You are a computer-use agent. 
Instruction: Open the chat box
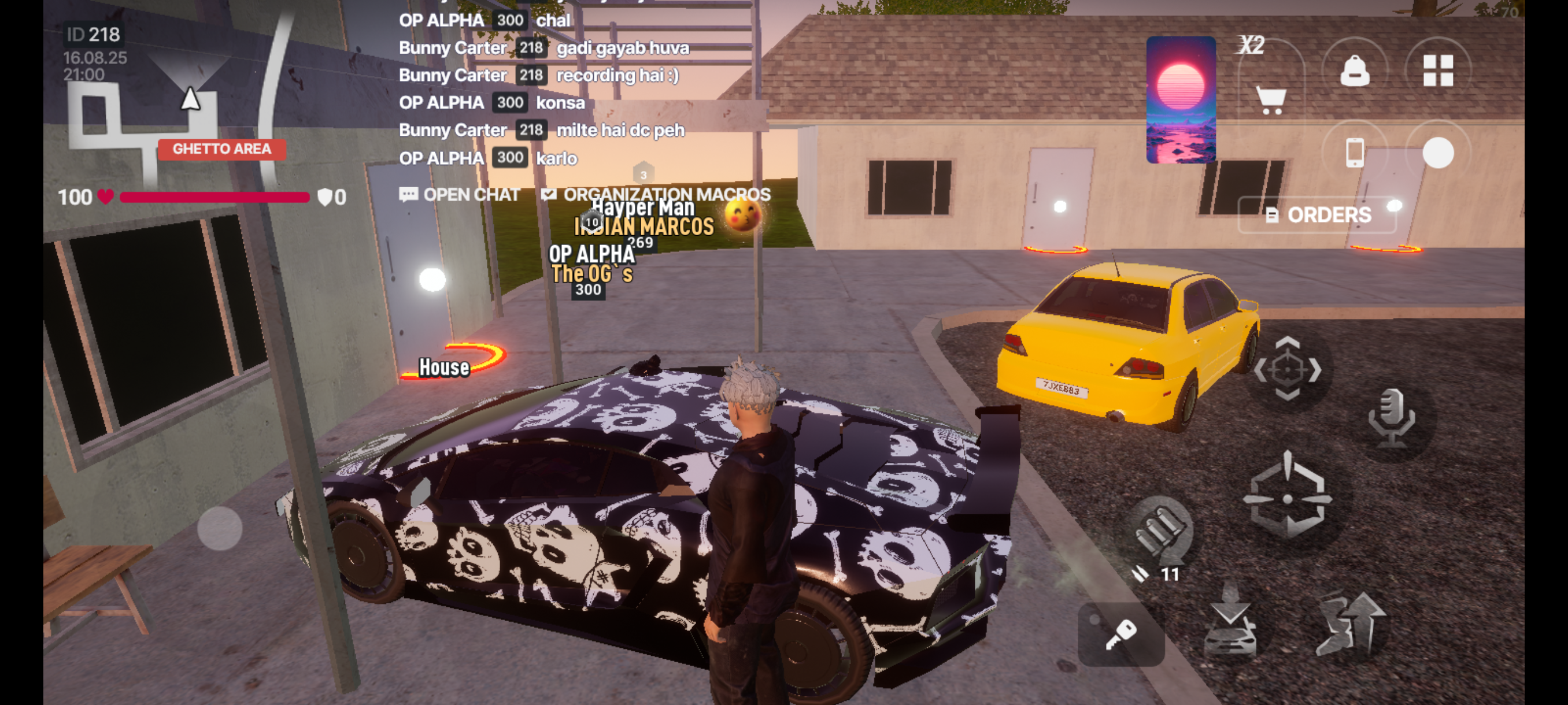tap(460, 195)
